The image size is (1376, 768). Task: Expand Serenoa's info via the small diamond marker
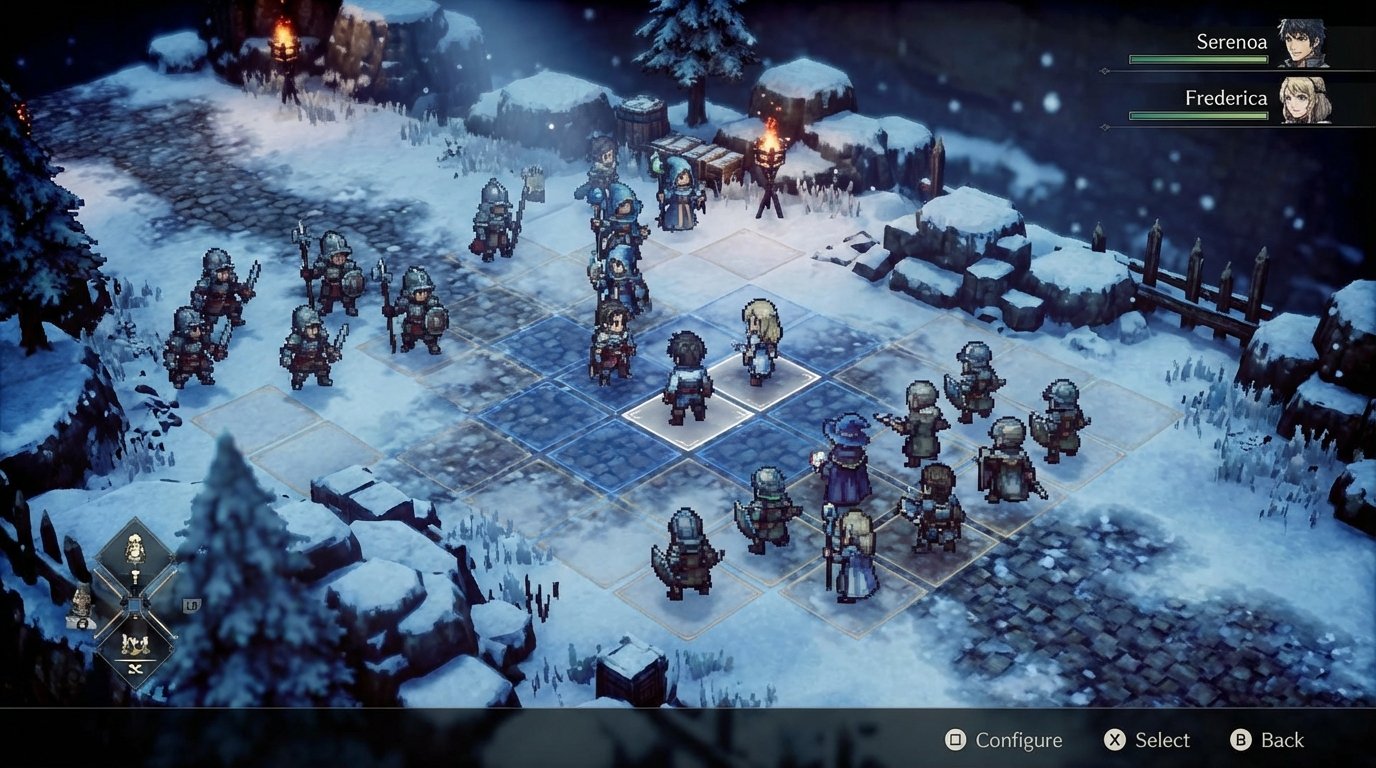pos(1105,69)
